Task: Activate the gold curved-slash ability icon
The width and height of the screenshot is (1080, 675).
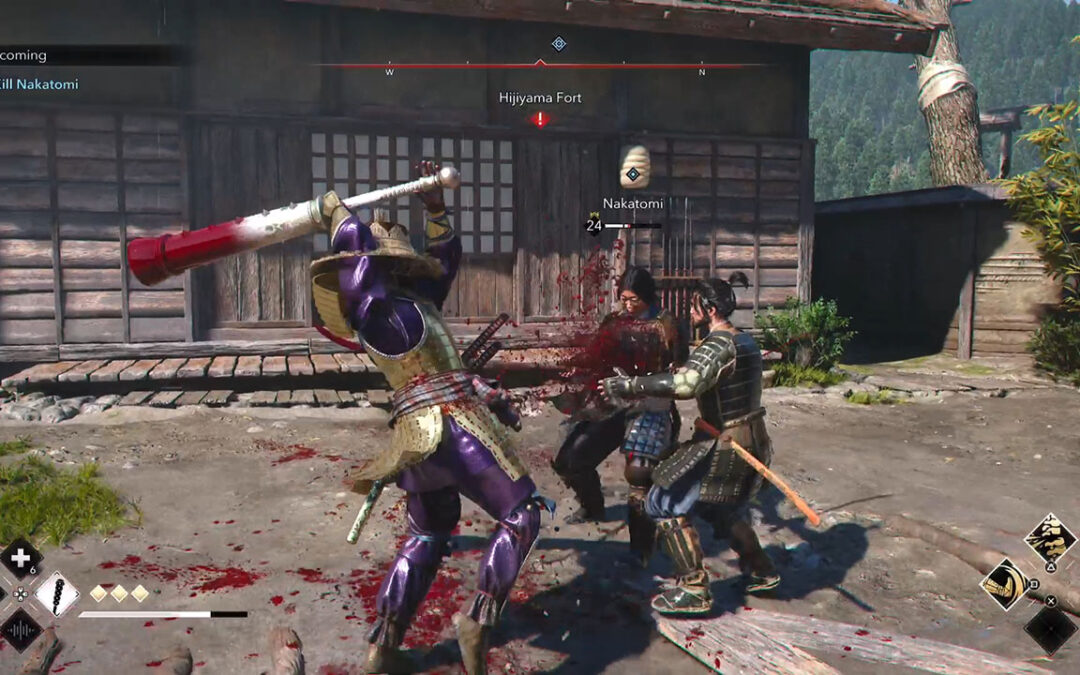Action: pyautogui.click(x=1005, y=584)
